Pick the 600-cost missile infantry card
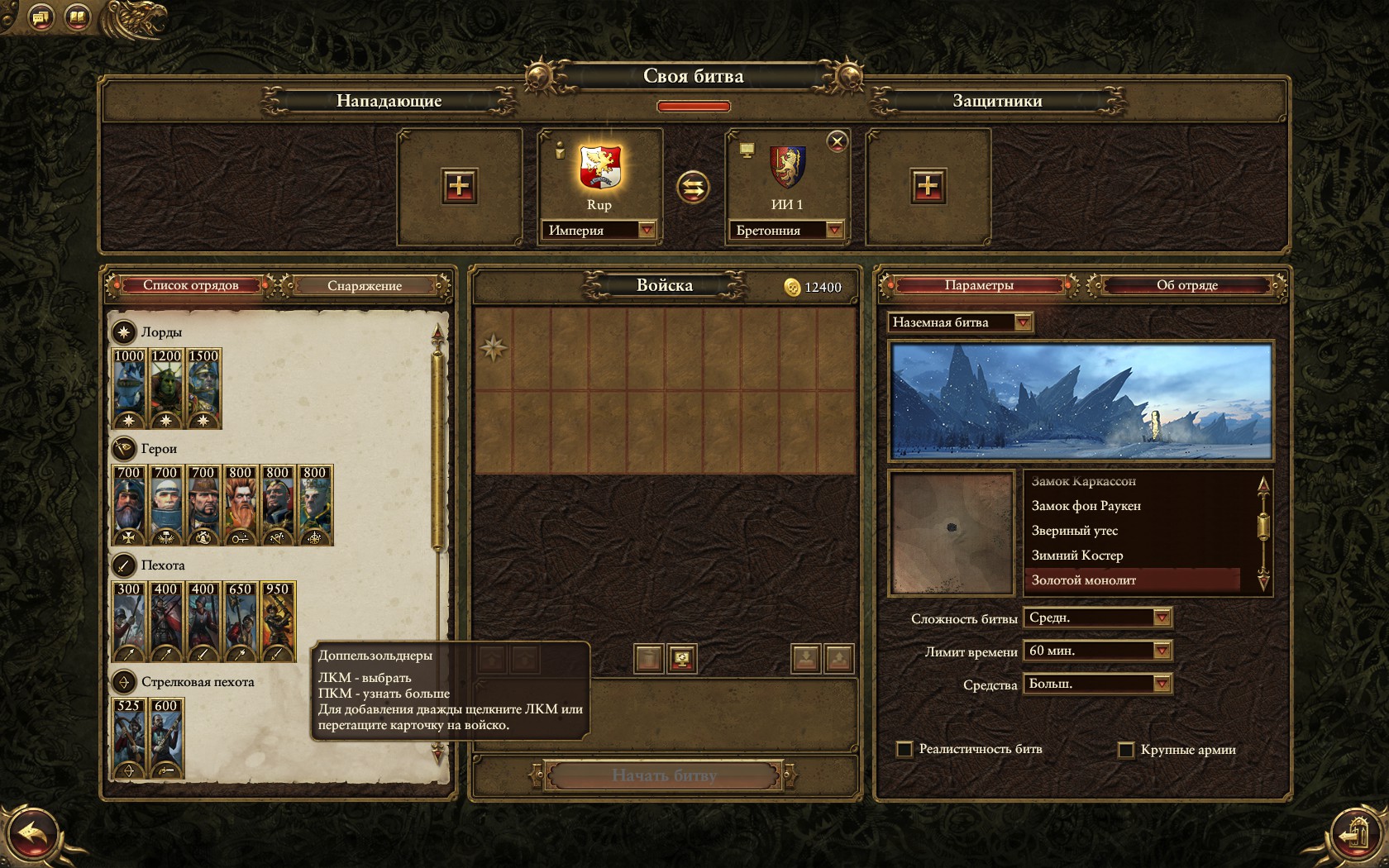The height and width of the screenshot is (868, 1389). coord(166,737)
